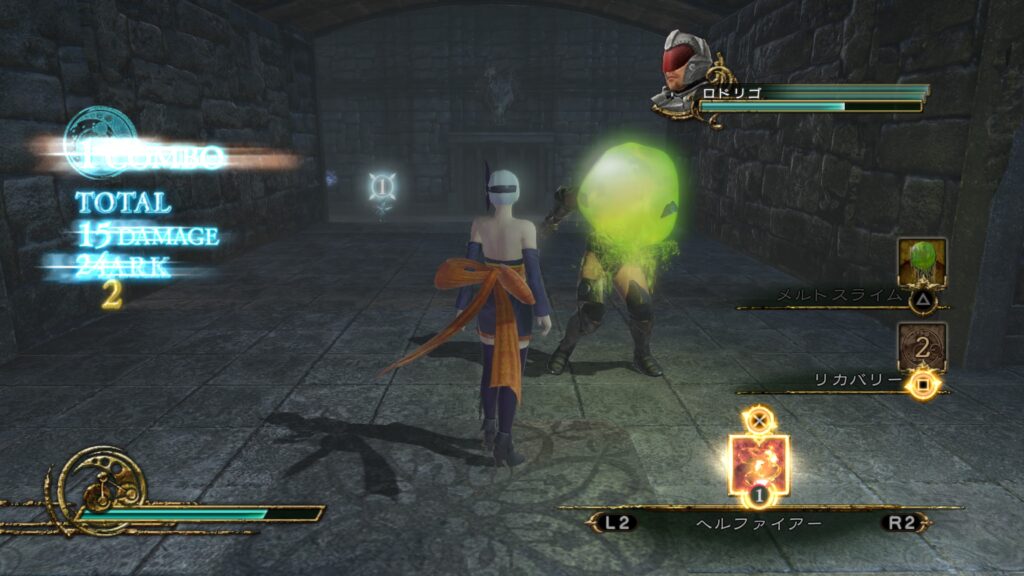Use the glowing Hellfire card

[x=759, y=463]
